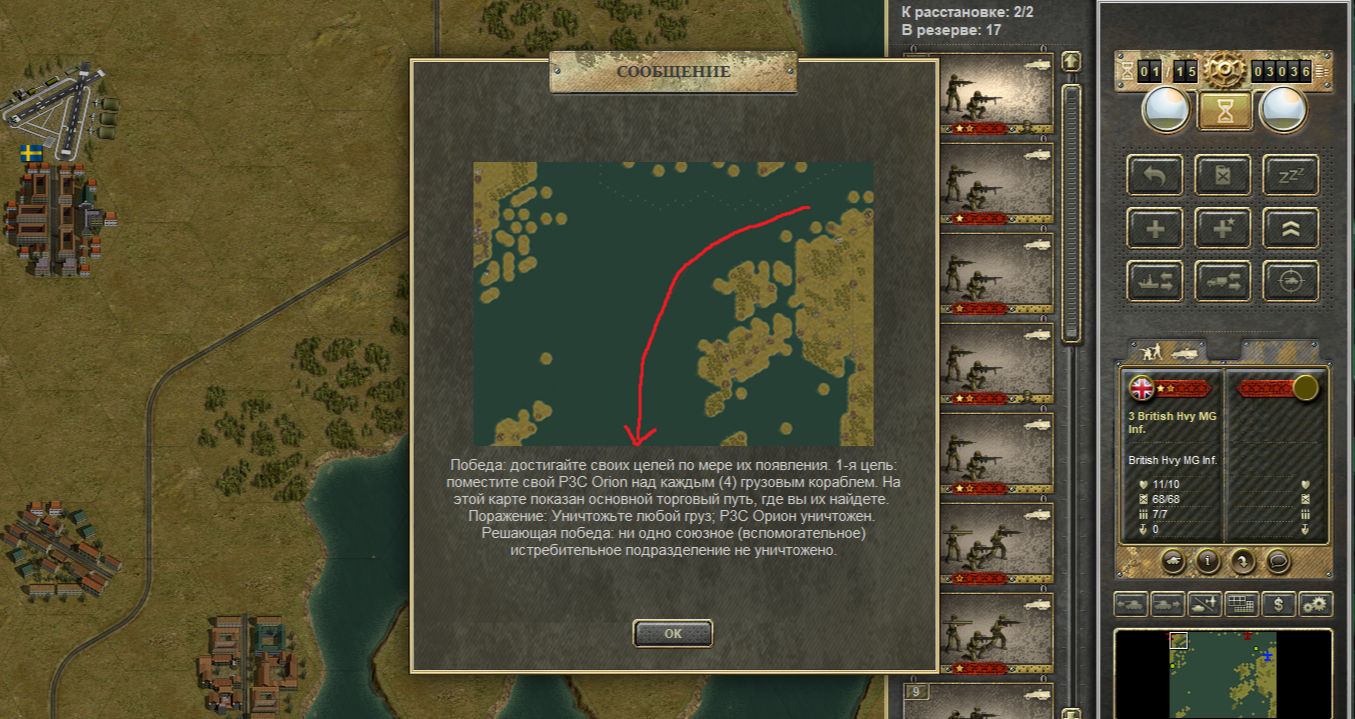Open unit details with the info button
1355x719 pixels.
[x=1207, y=561]
